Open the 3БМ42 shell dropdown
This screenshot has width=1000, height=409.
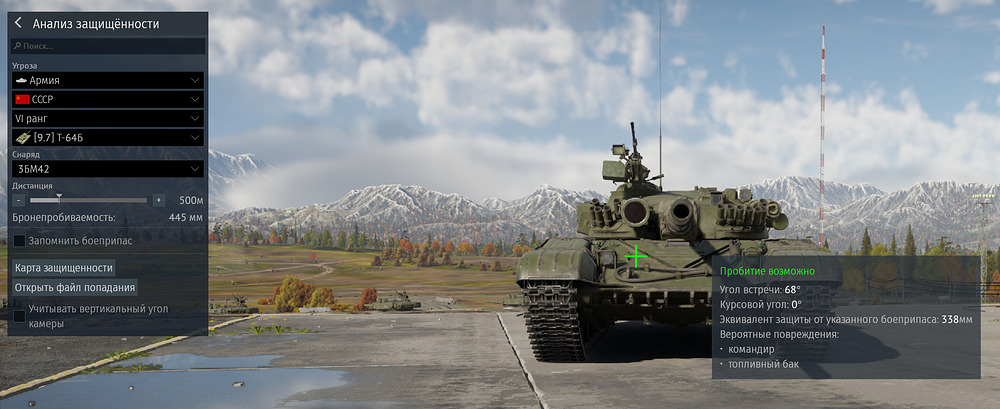pos(108,169)
